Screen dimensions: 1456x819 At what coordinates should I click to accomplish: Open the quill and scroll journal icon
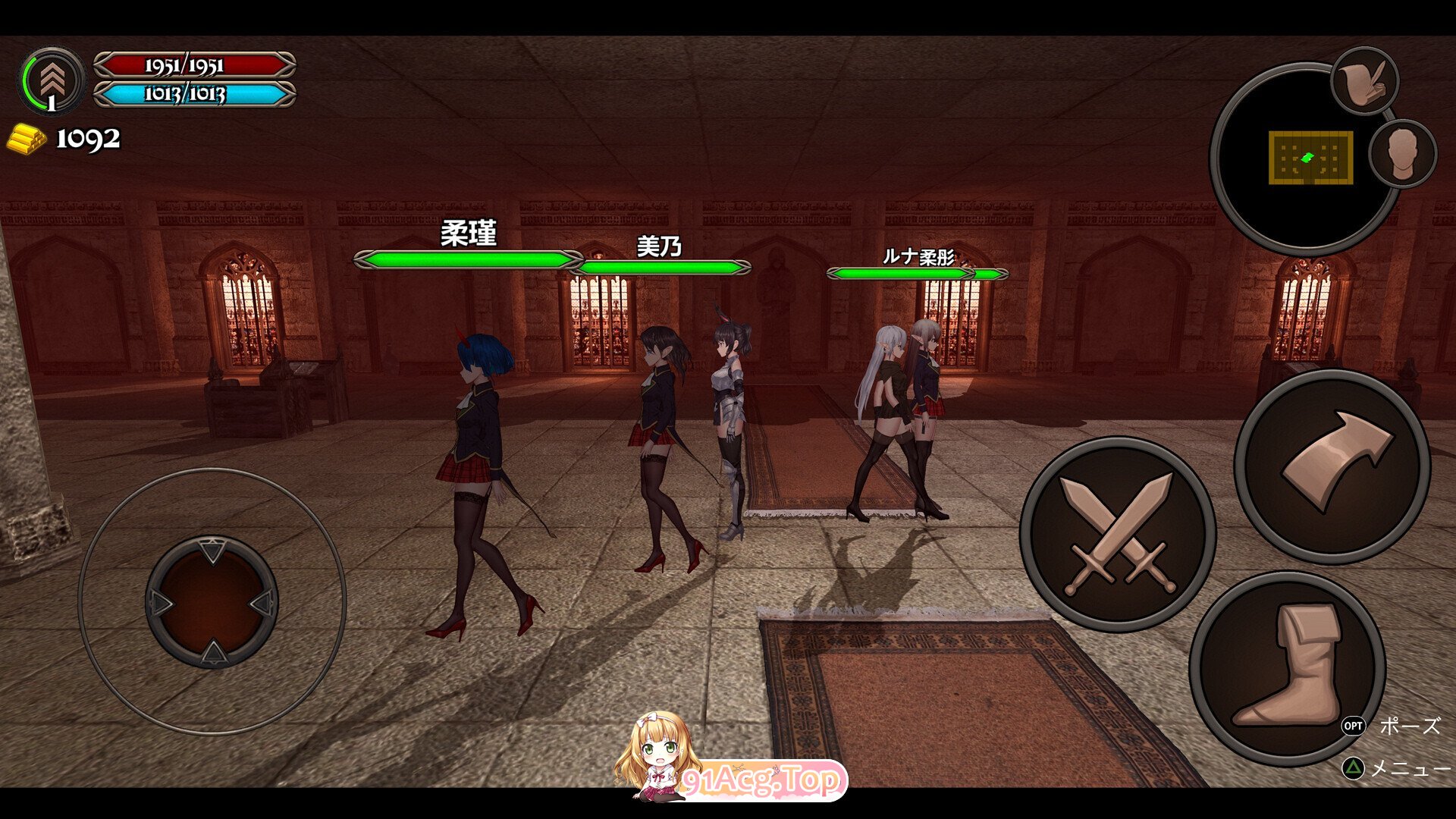[x=1364, y=81]
